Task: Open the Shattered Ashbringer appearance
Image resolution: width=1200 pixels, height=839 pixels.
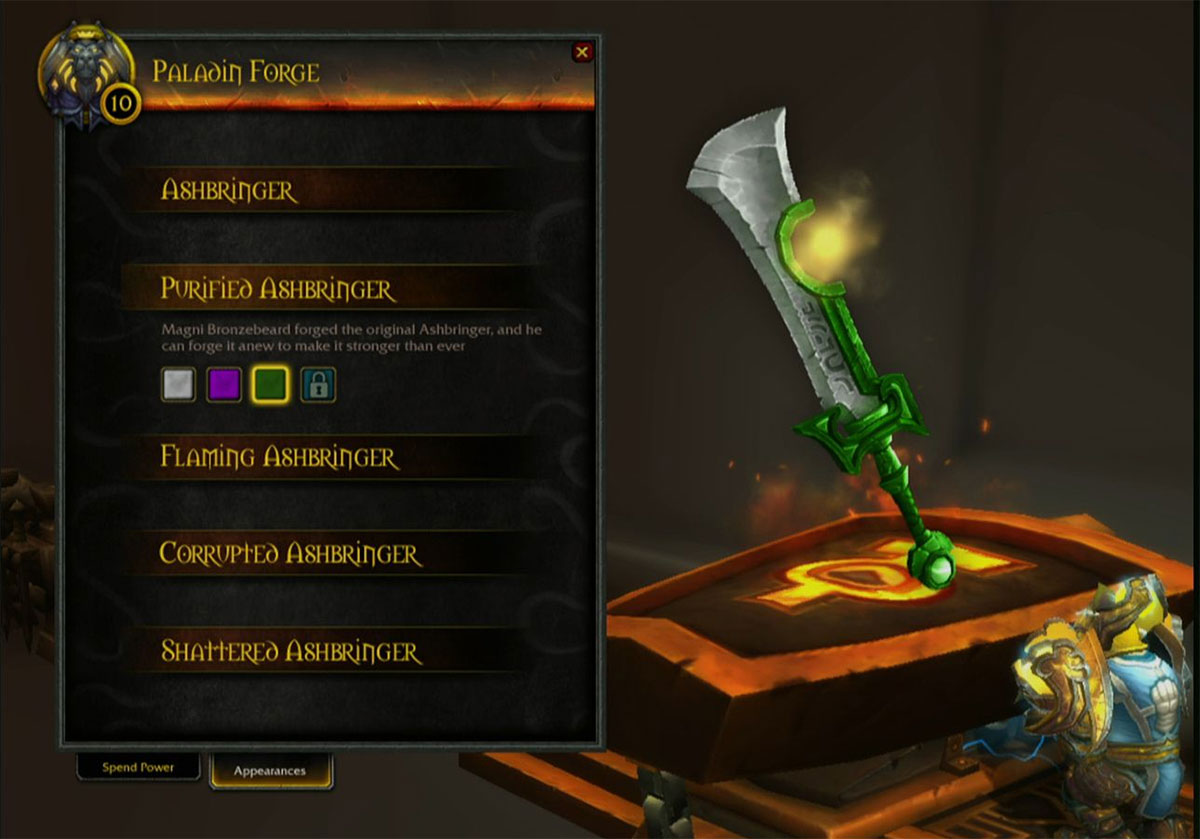Action: pyautogui.click(x=291, y=651)
